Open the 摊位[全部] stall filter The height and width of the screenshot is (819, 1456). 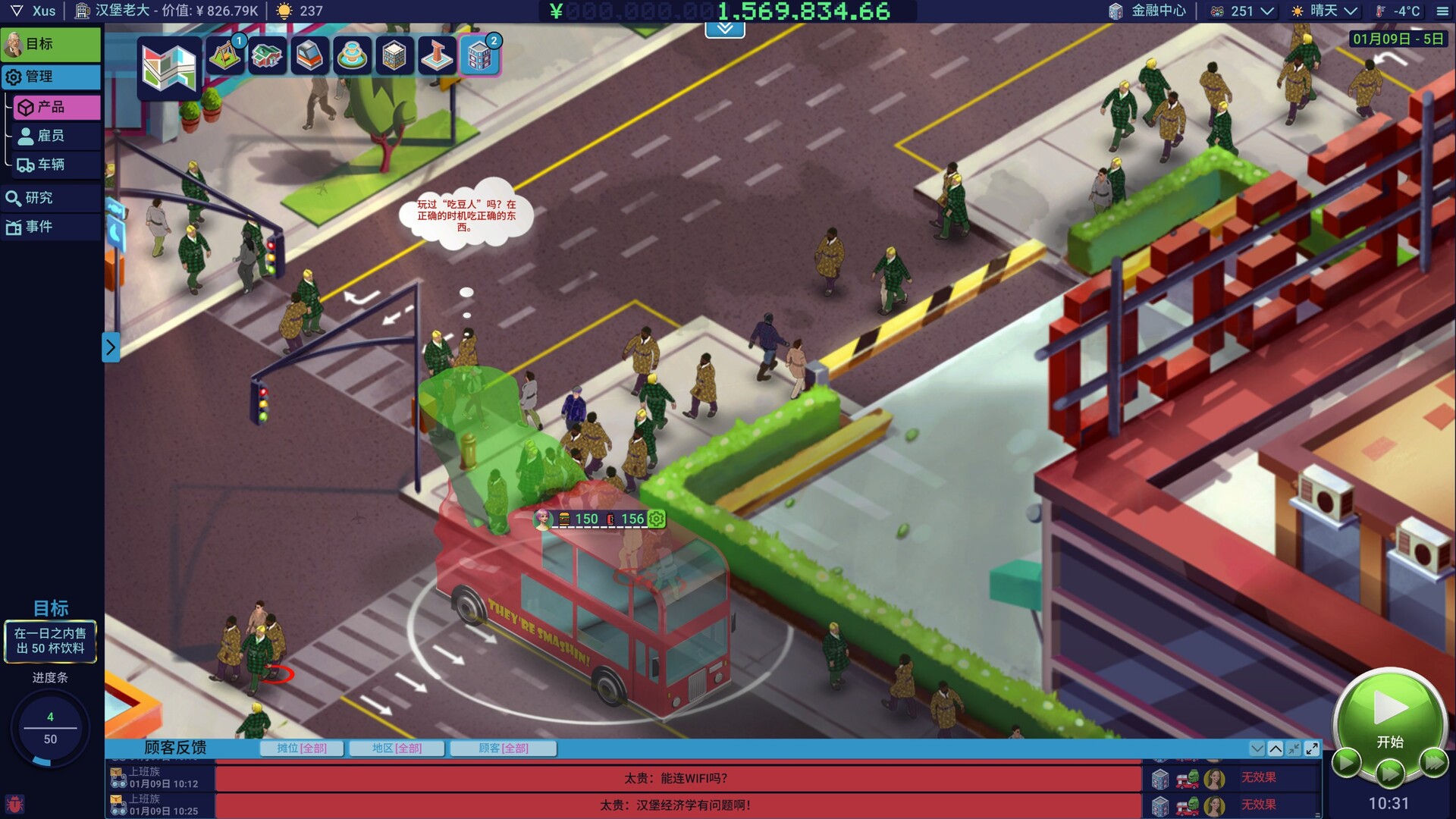coord(302,748)
